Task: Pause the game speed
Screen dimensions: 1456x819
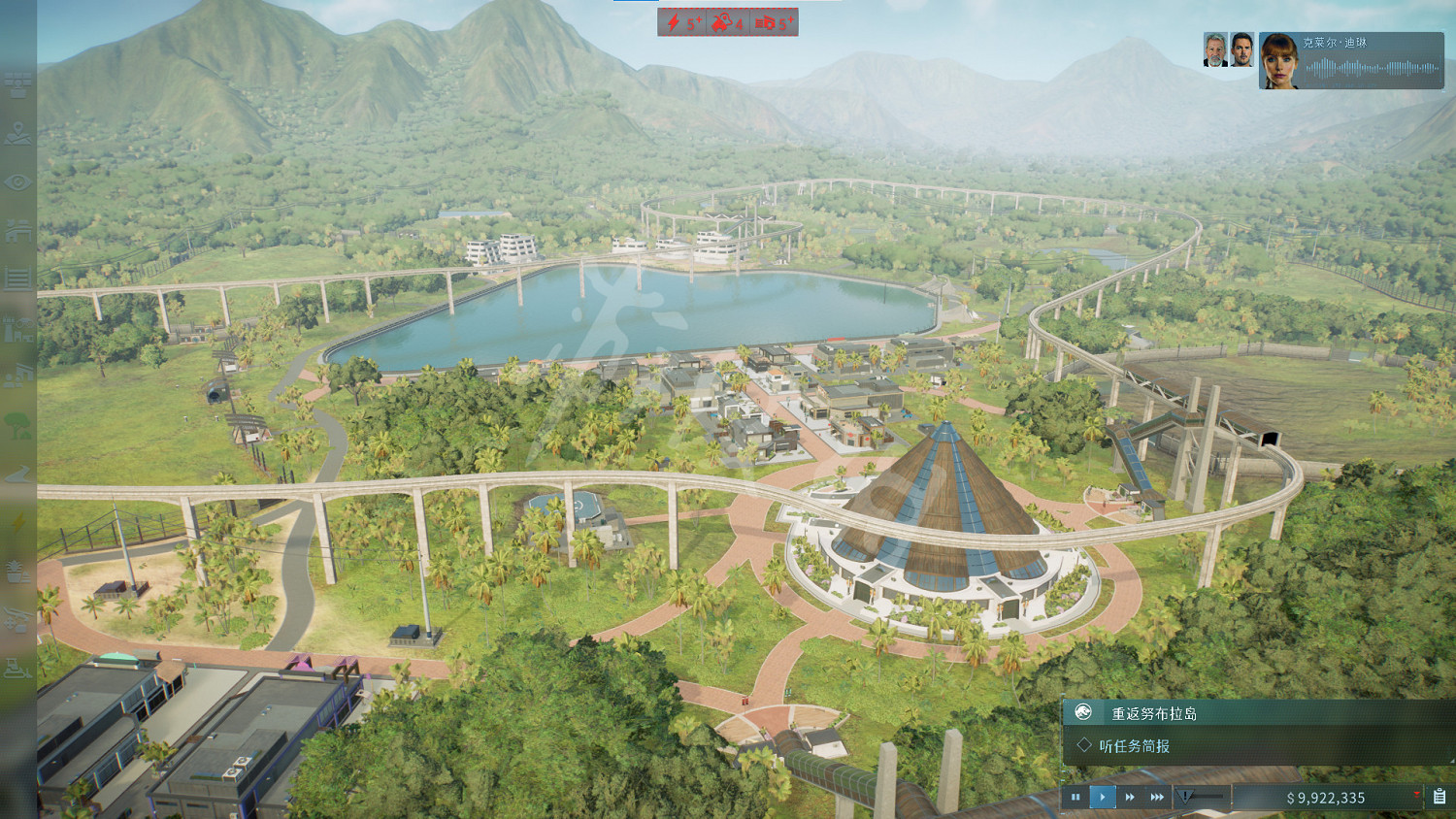Action: pos(1075,797)
